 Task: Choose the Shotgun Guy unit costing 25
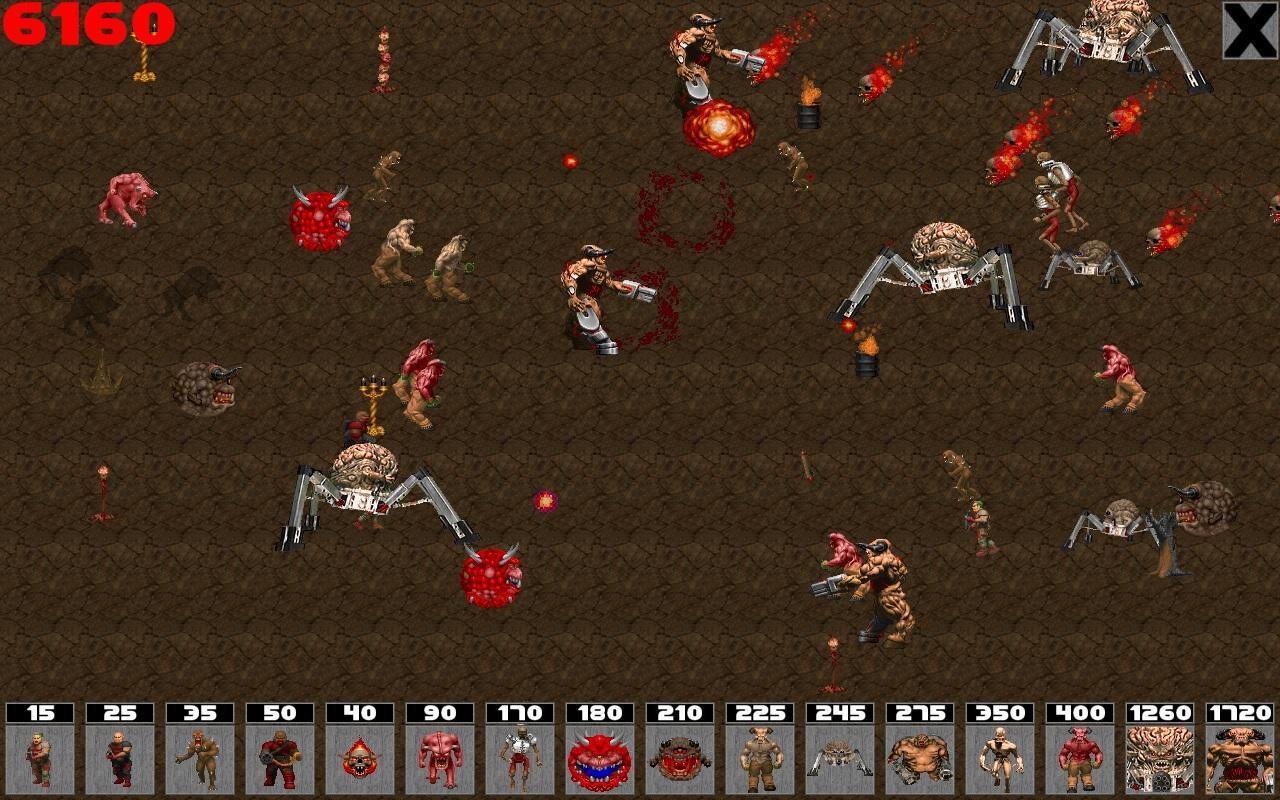(x=120, y=758)
